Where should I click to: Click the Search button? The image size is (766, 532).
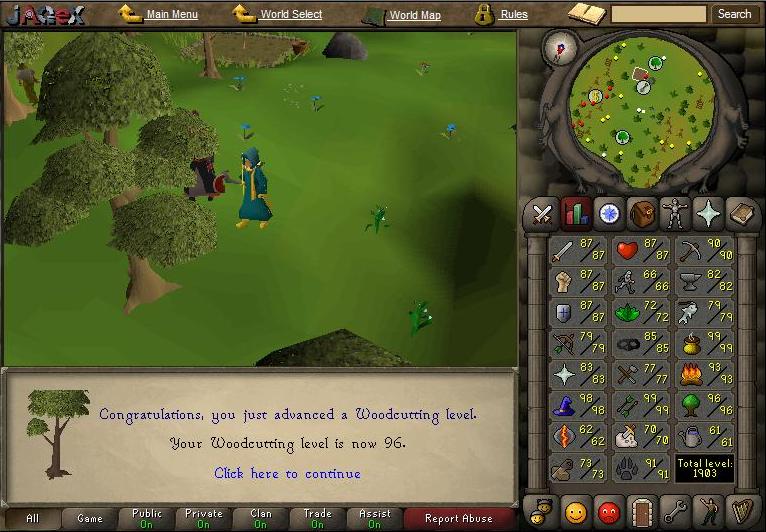[734, 14]
